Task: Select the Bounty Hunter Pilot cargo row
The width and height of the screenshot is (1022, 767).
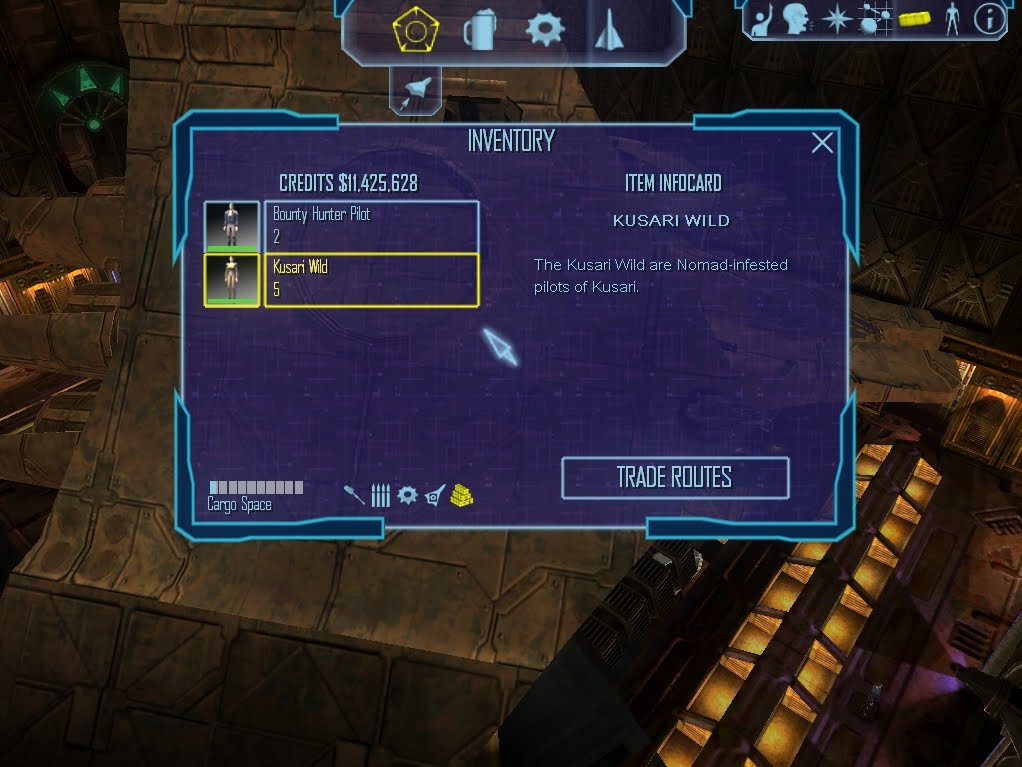Action: pyautogui.click(x=371, y=226)
